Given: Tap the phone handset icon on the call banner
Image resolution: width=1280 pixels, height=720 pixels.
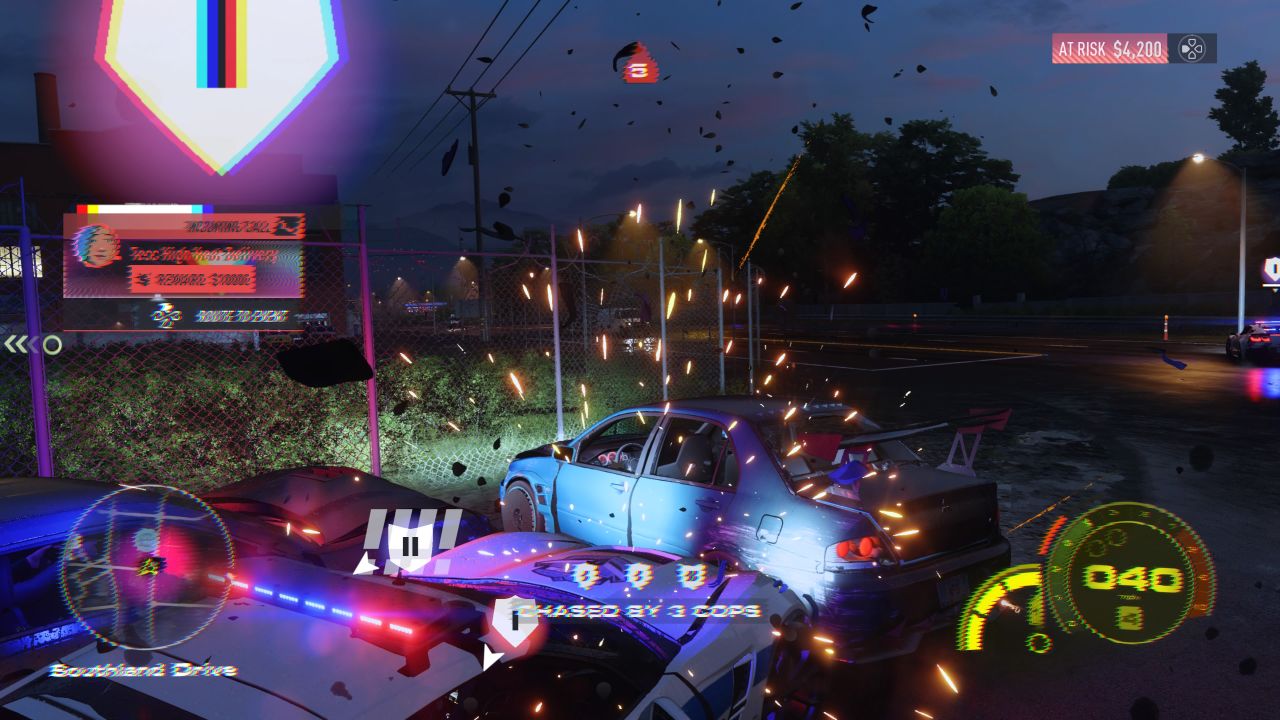Looking at the screenshot, I should click(286, 225).
